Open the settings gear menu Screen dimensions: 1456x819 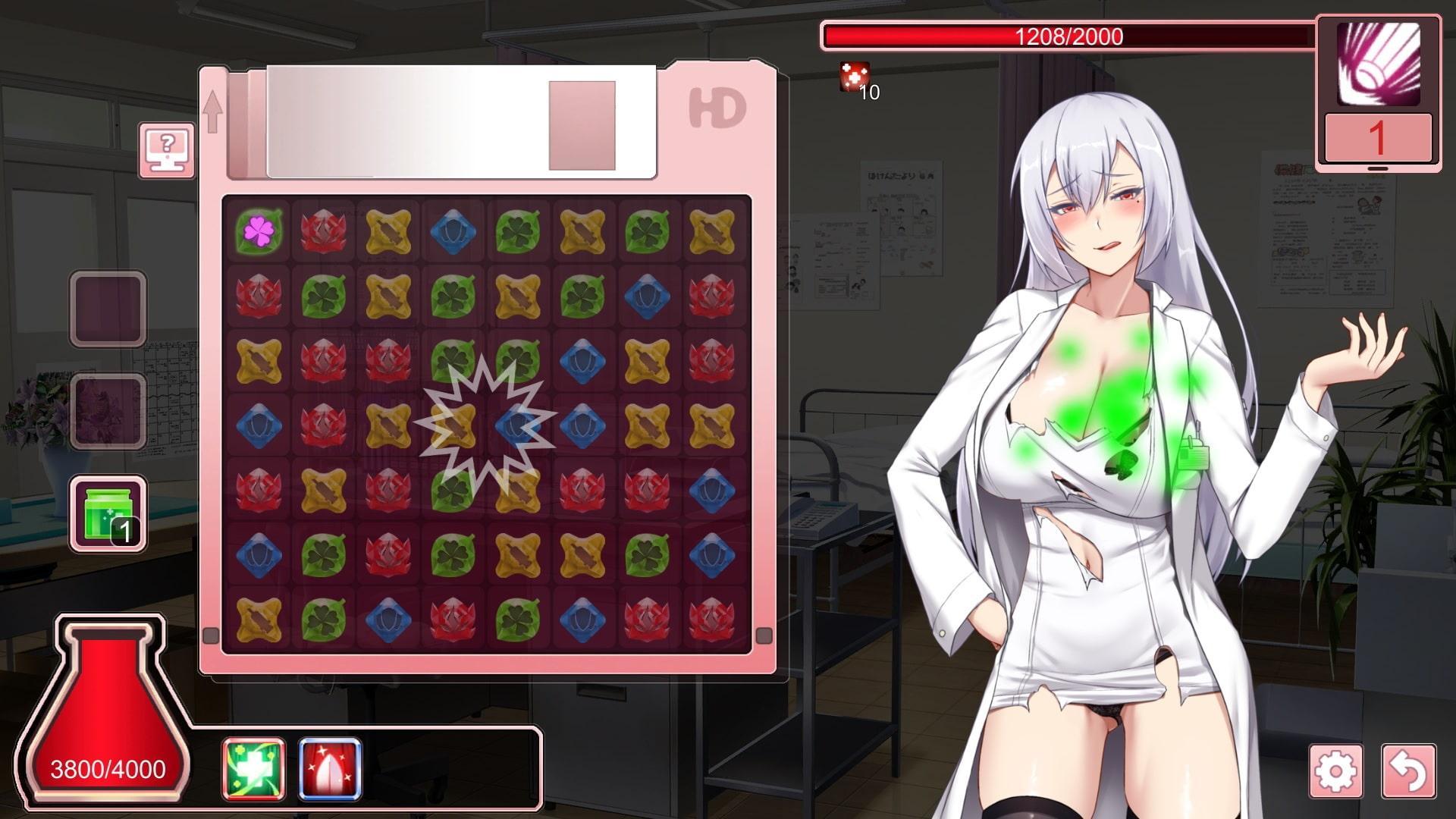point(1335,771)
